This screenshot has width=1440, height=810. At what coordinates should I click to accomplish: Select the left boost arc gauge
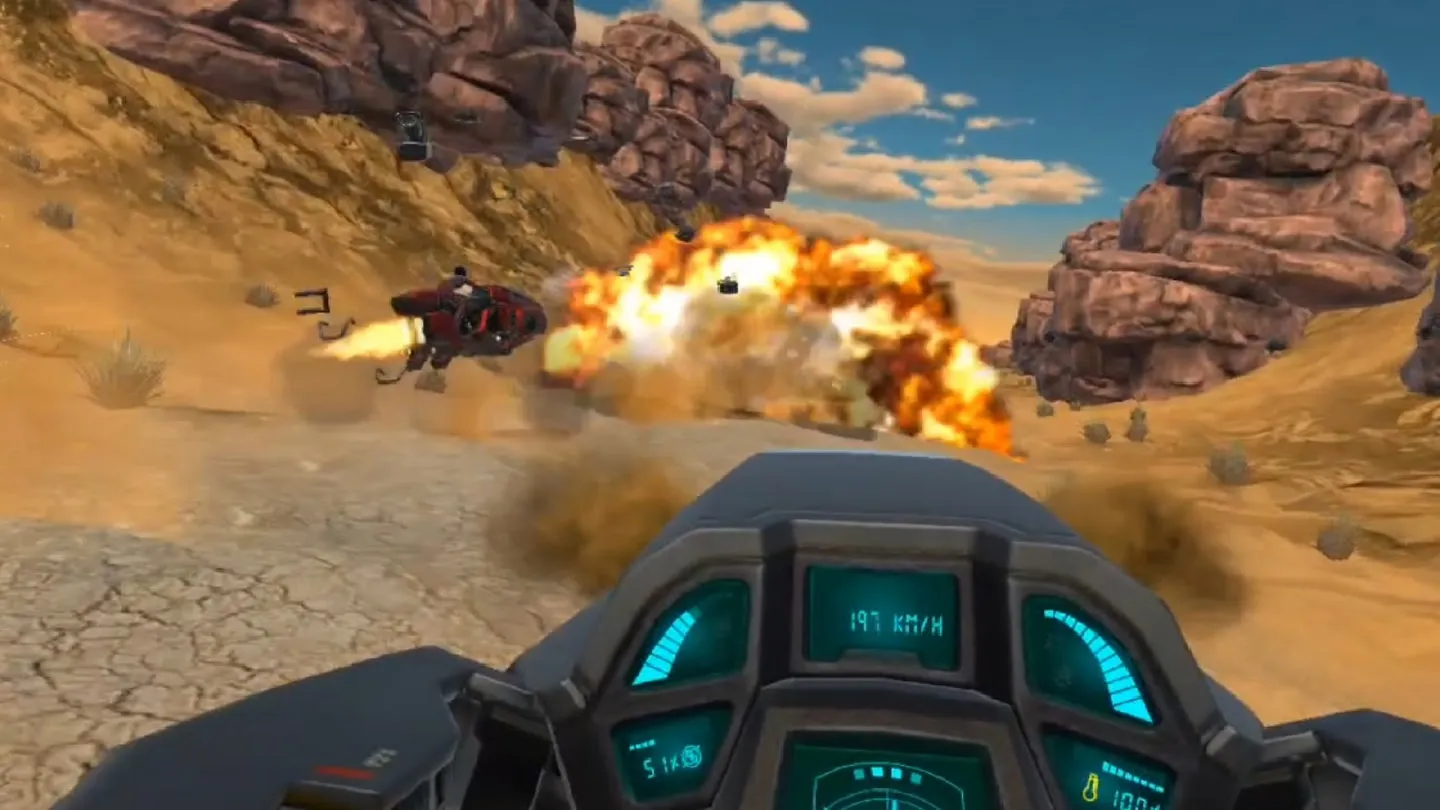[x=669, y=645]
